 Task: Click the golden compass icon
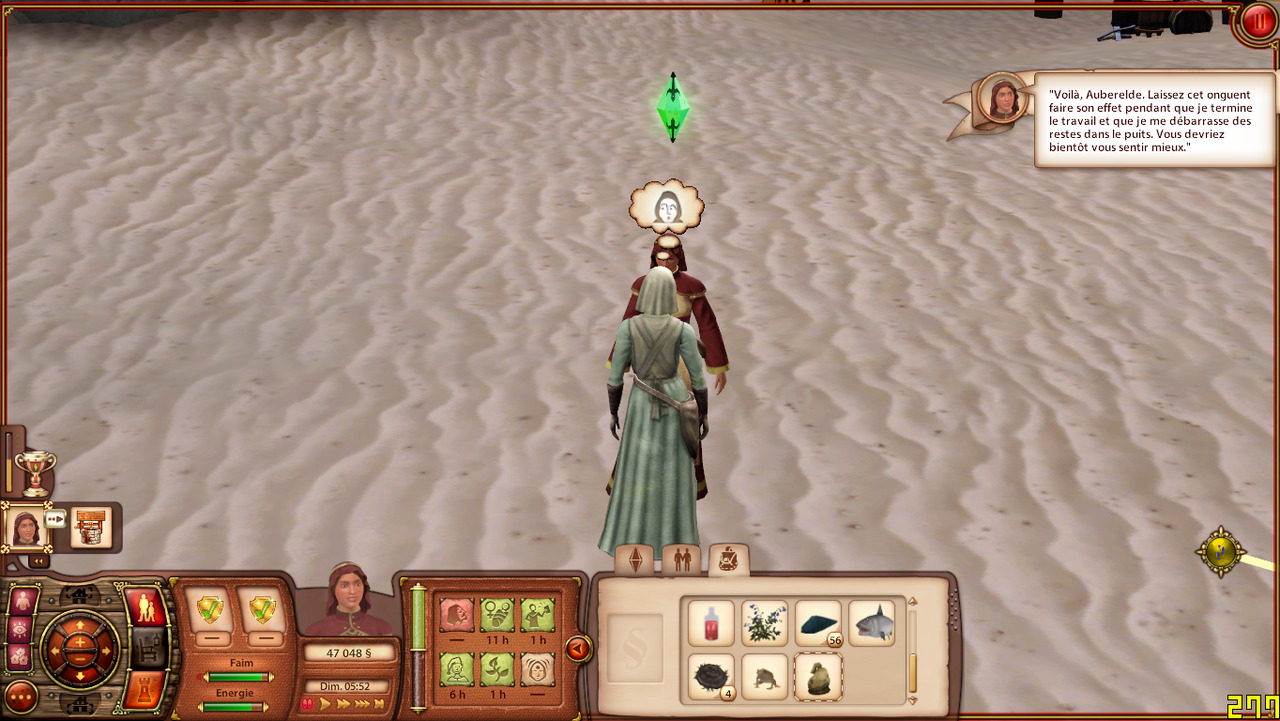1221,551
